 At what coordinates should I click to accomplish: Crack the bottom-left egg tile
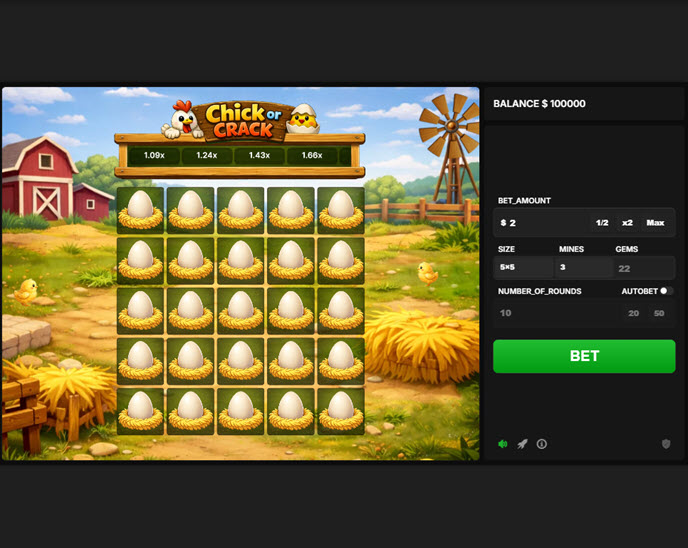tap(140, 410)
